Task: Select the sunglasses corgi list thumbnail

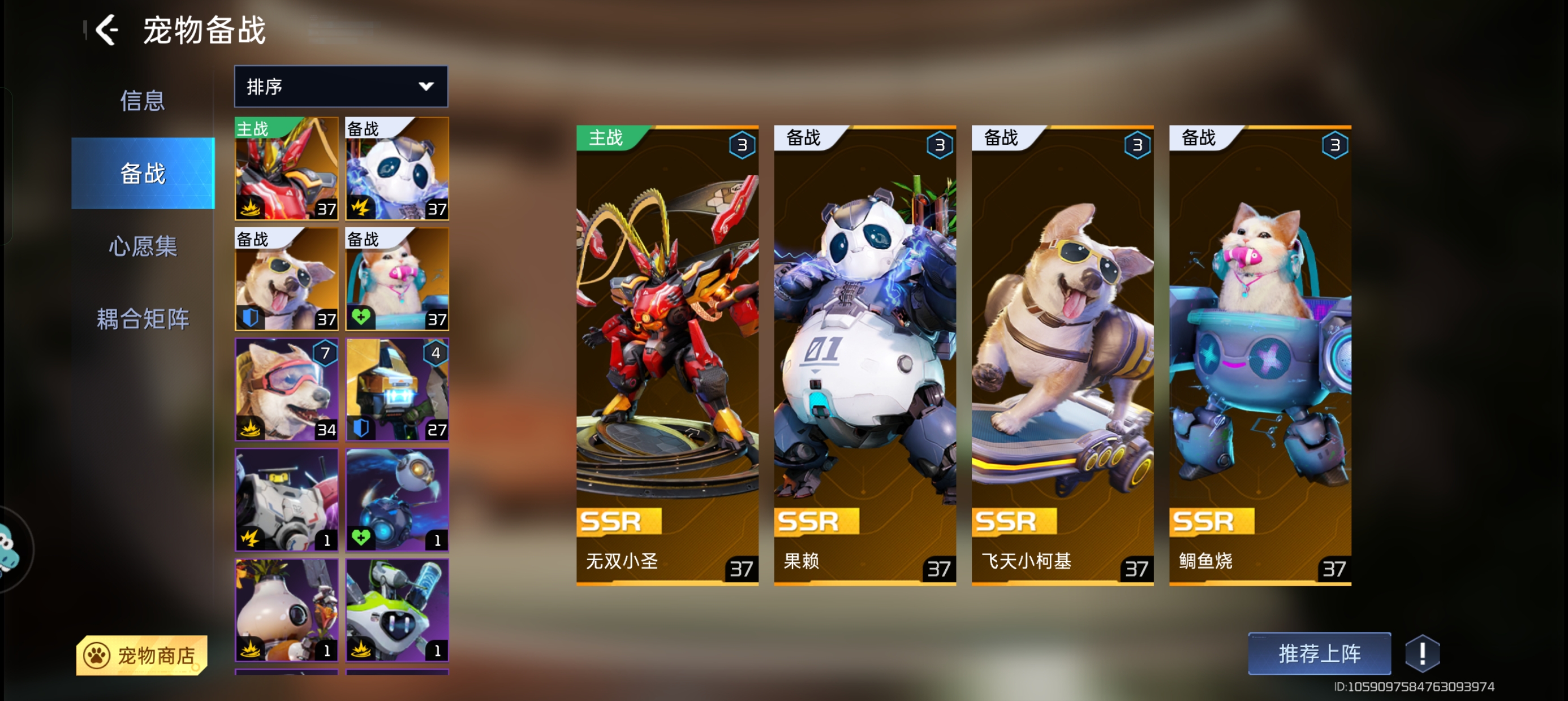Action: [287, 279]
